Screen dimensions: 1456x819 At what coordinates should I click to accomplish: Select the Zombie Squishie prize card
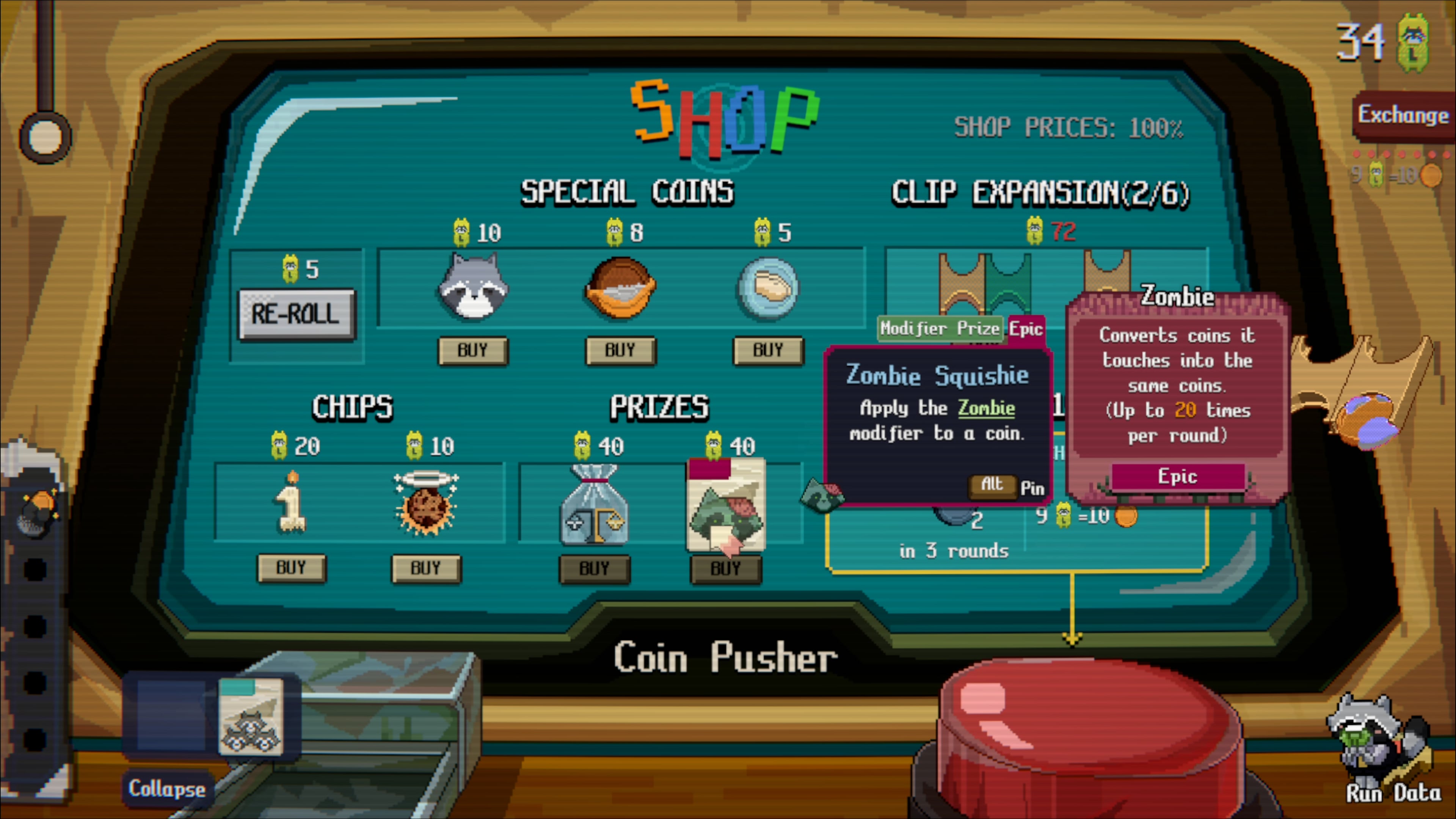point(726,505)
